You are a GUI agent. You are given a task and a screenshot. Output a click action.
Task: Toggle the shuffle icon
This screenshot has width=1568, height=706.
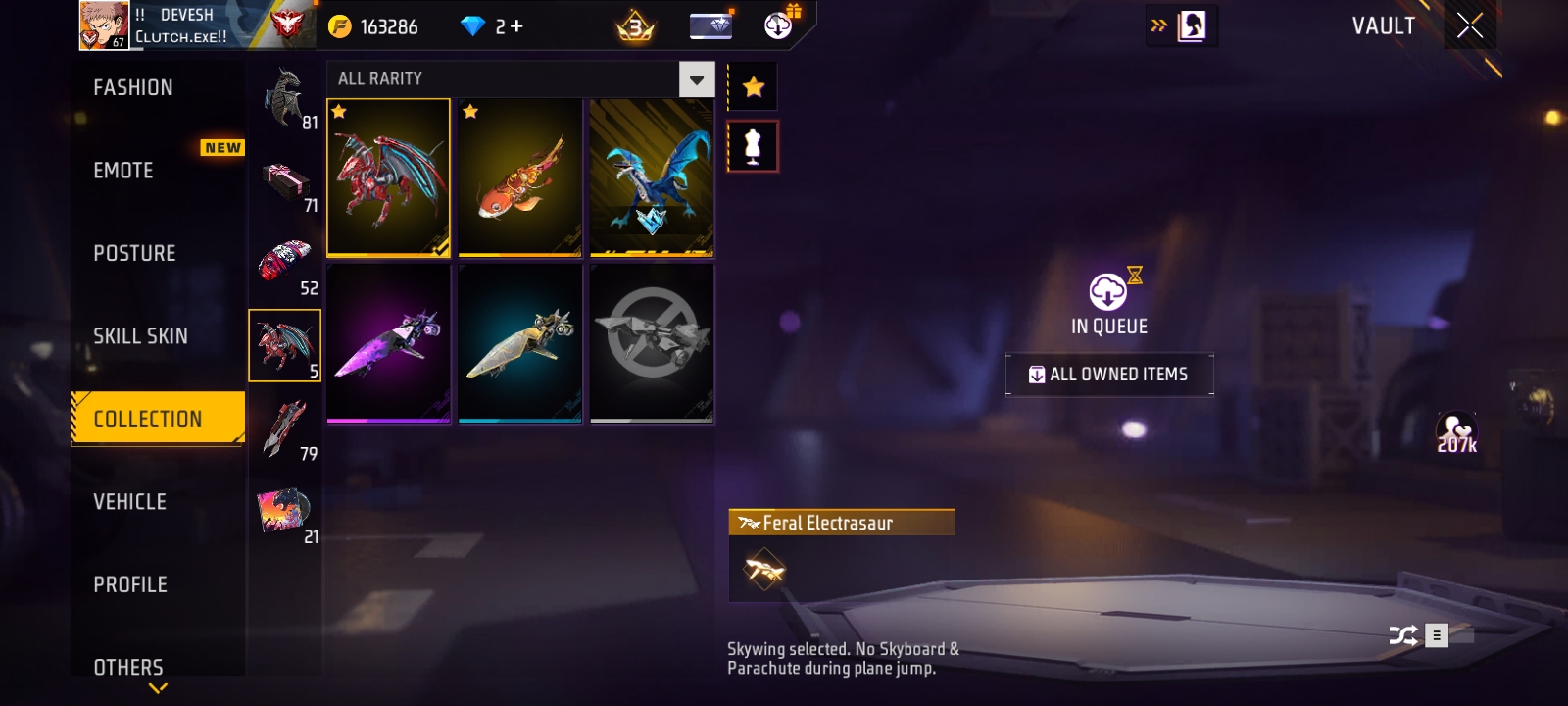coord(1402,635)
